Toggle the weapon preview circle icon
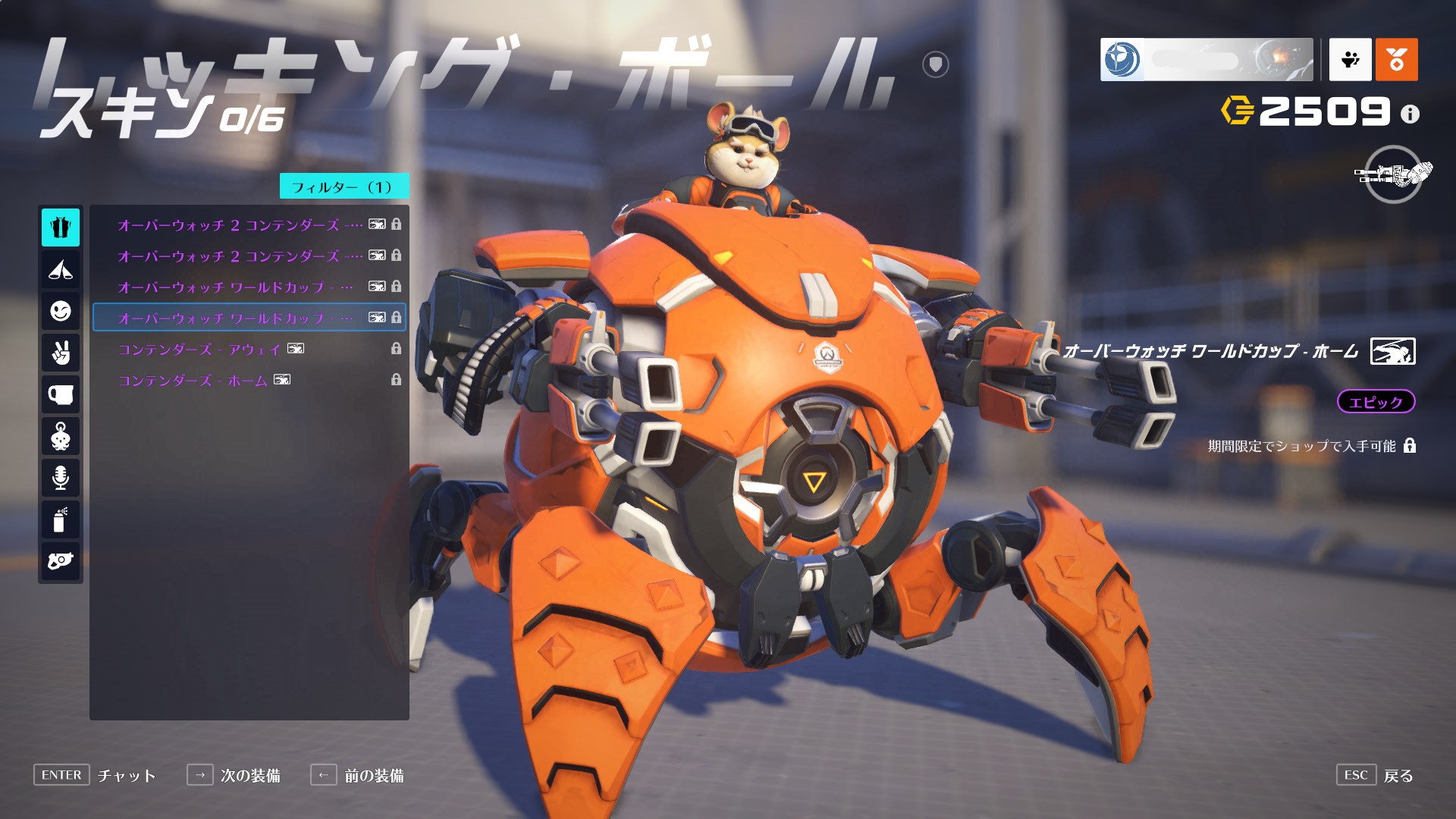This screenshot has width=1456, height=819. pos(1393,174)
